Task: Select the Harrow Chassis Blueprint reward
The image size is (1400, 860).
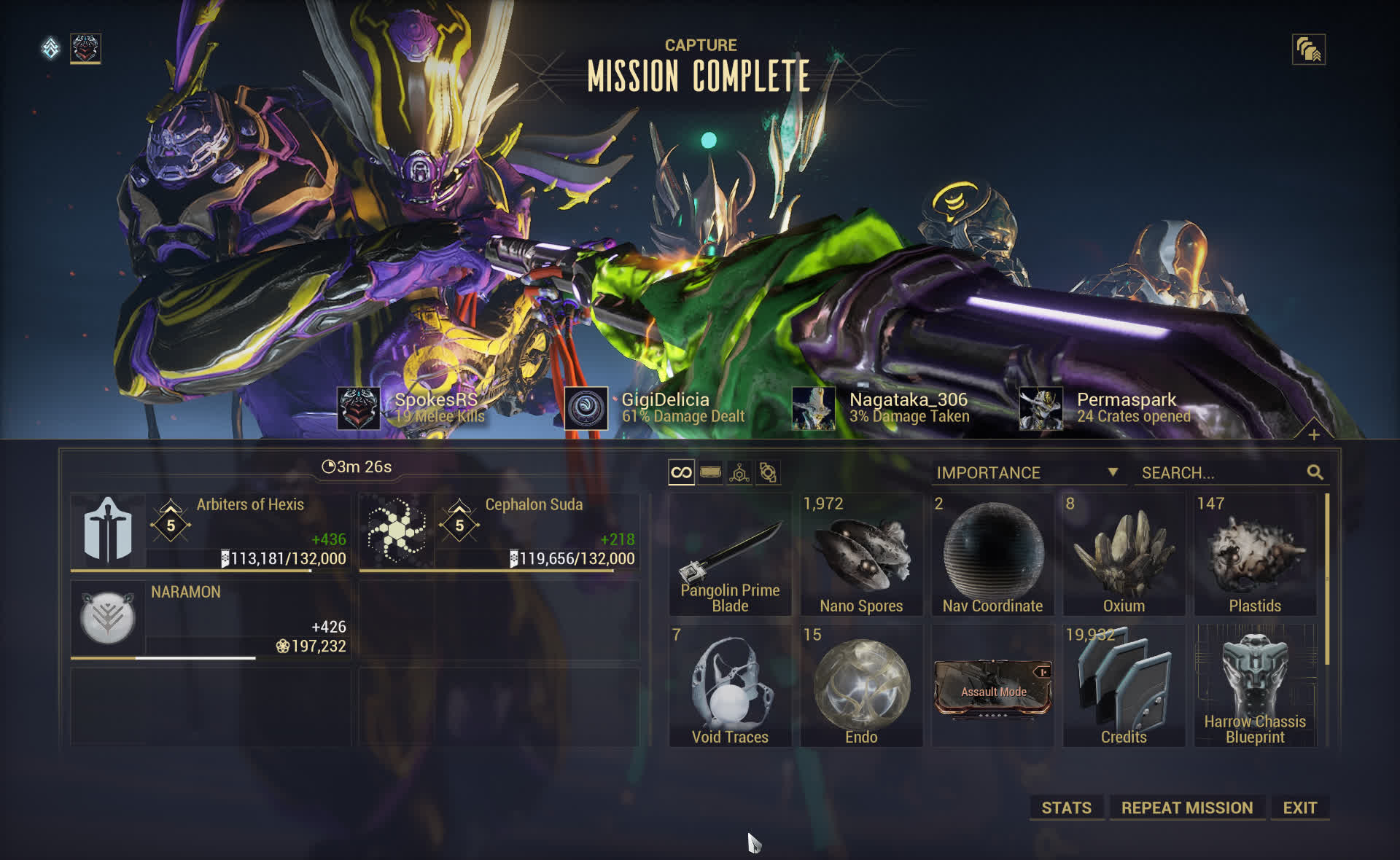Action: [1254, 686]
